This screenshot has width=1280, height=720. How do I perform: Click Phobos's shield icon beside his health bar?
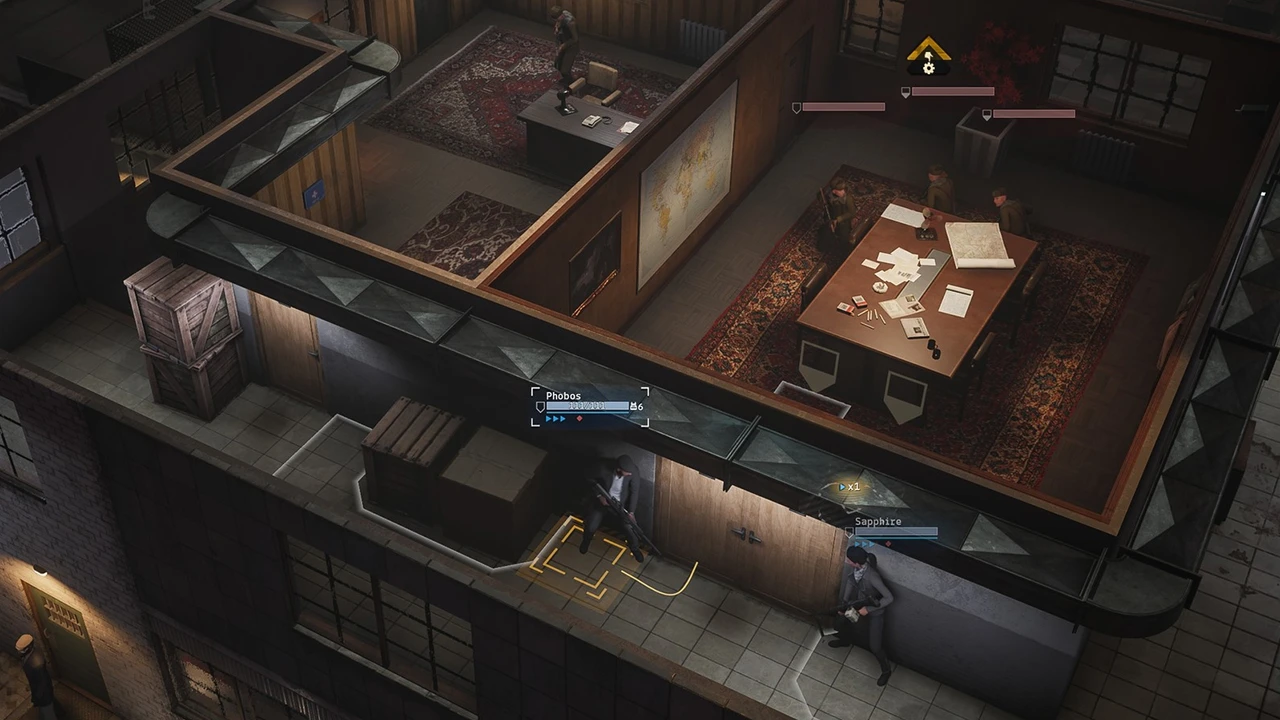tap(540, 405)
